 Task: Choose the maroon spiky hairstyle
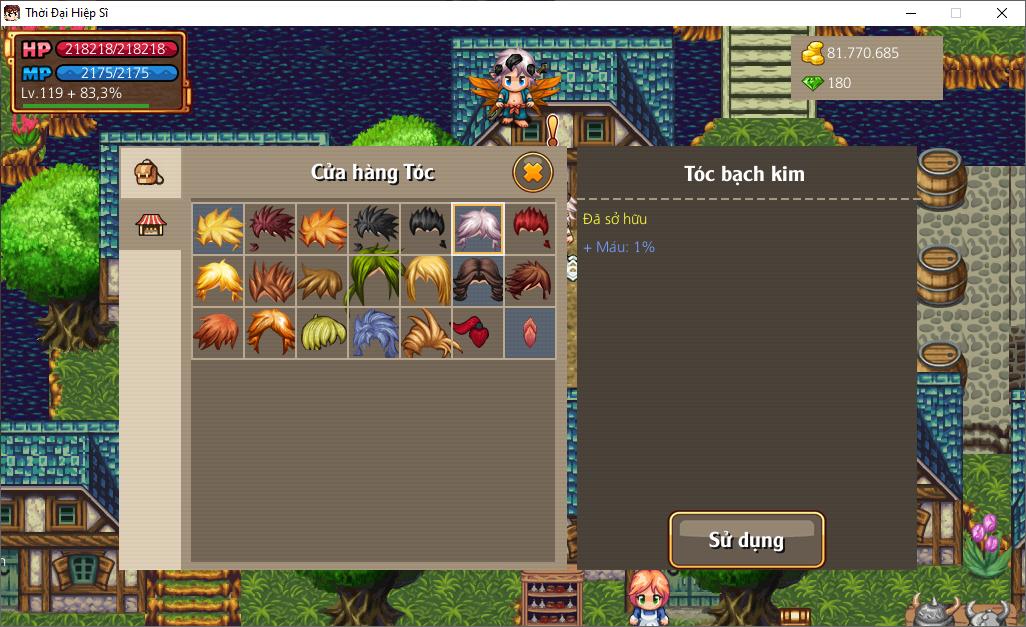[x=270, y=228]
